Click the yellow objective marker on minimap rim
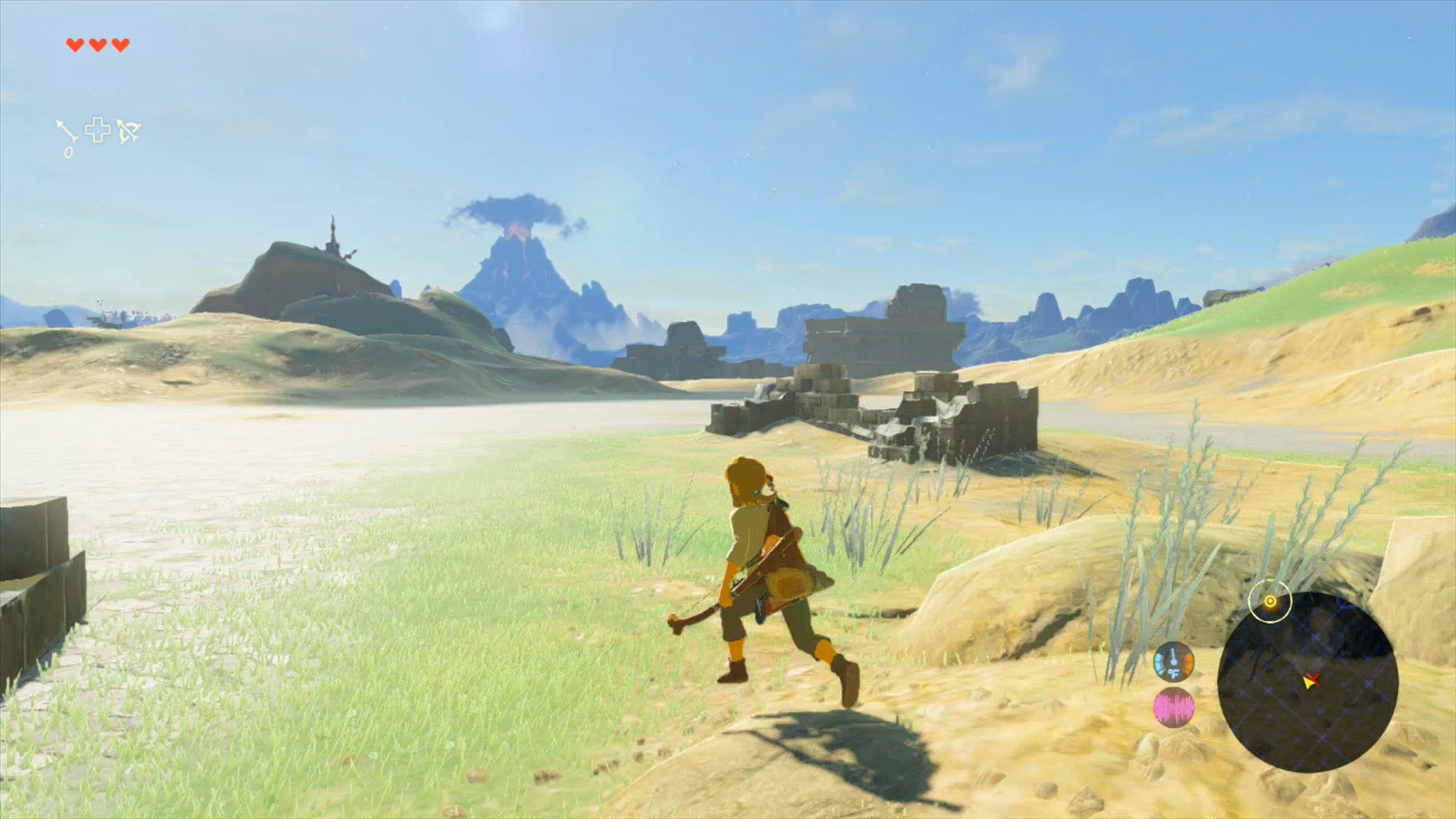The height and width of the screenshot is (819, 1456). click(x=1270, y=601)
